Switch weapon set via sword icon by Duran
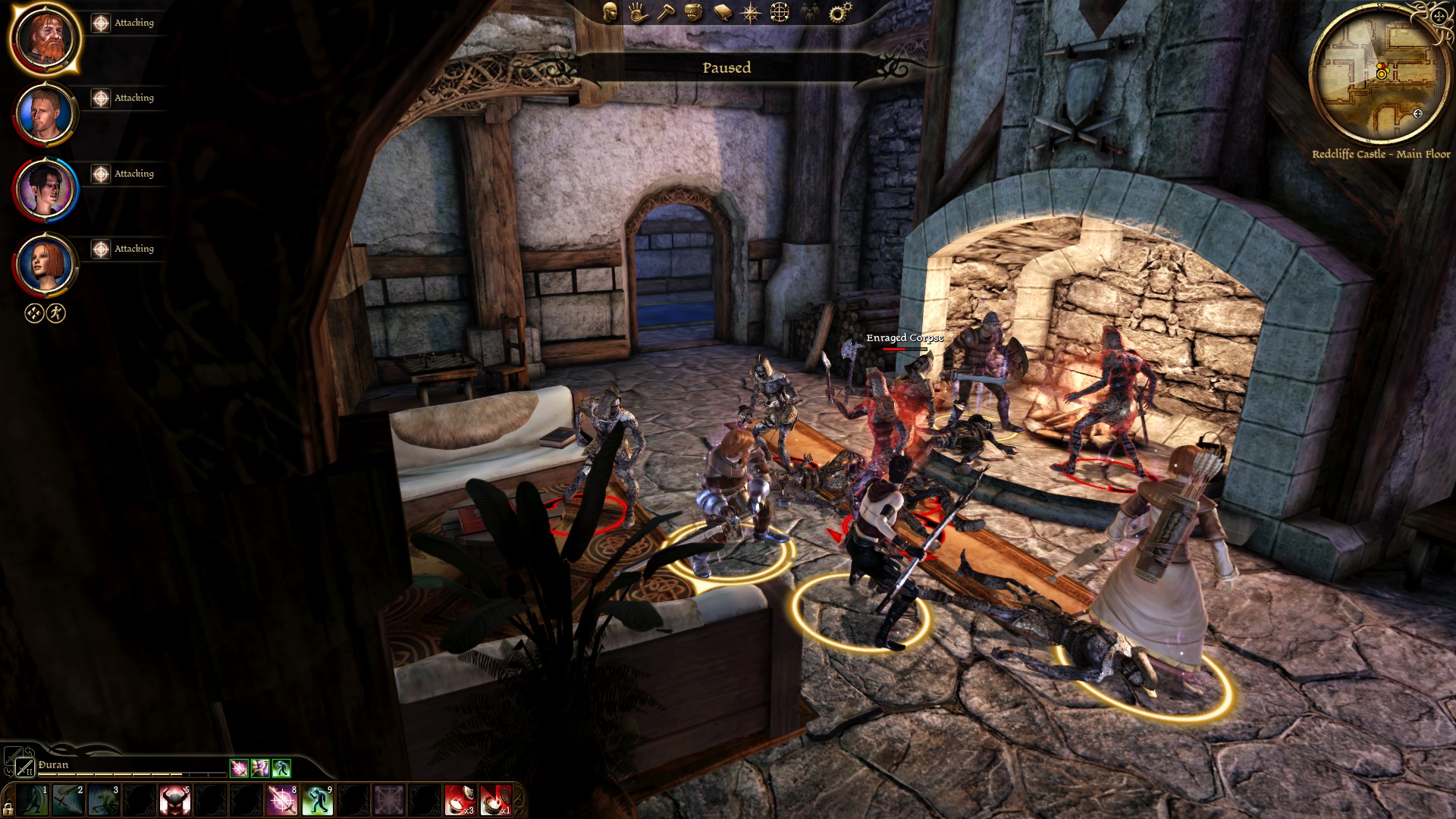This screenshot has height=819, width=1456. [x=25, y=767]
